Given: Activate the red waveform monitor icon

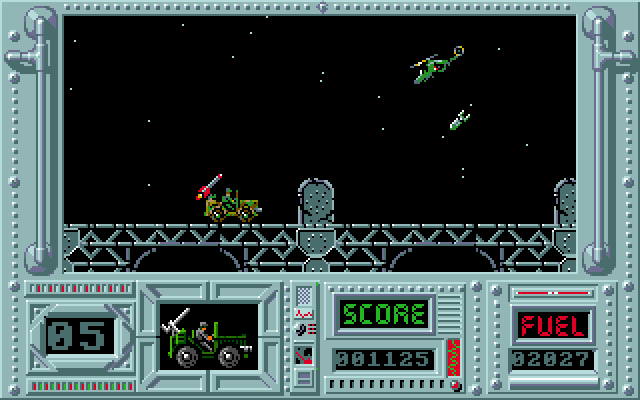Looking at the screenshot, I should tap(304, 313).
